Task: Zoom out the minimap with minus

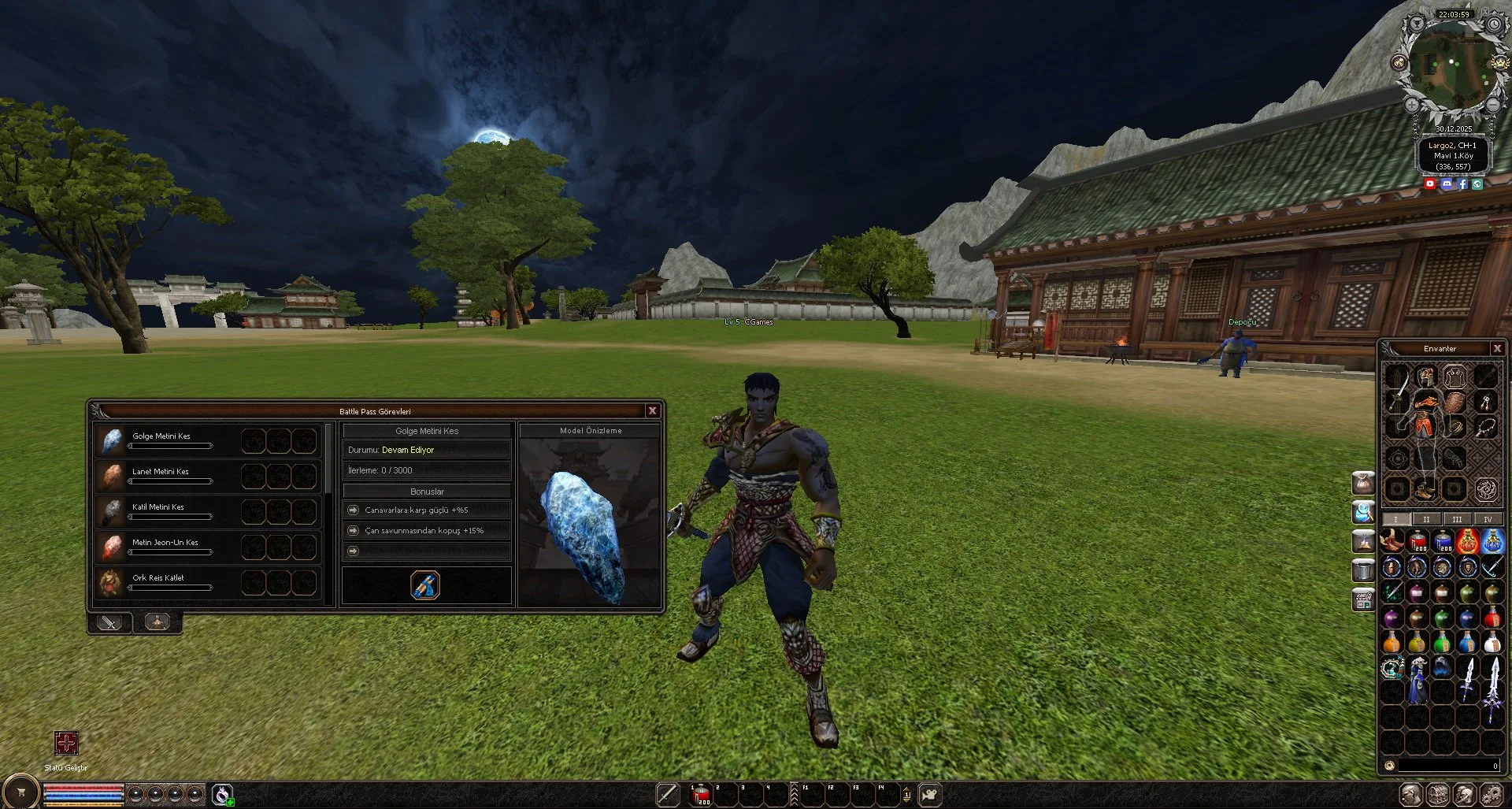Action: [x=1492, y=105]
